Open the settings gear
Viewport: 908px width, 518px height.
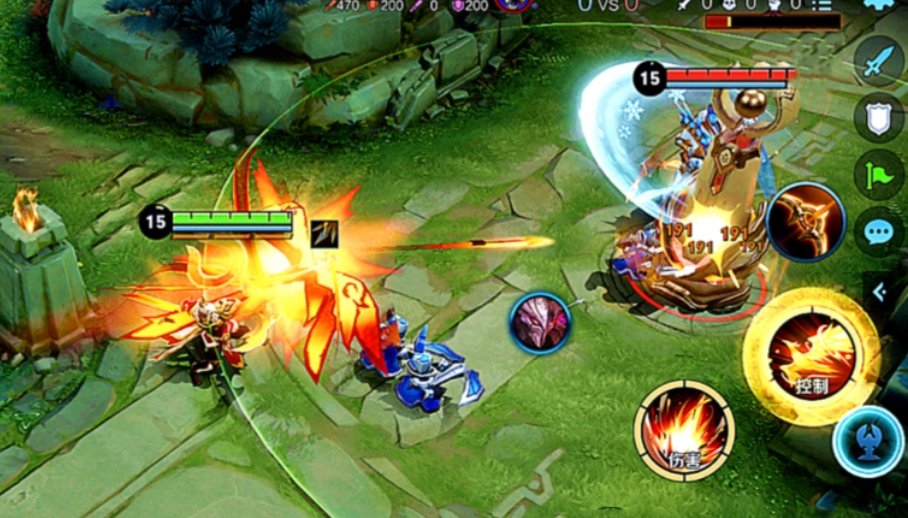(879, 4)
